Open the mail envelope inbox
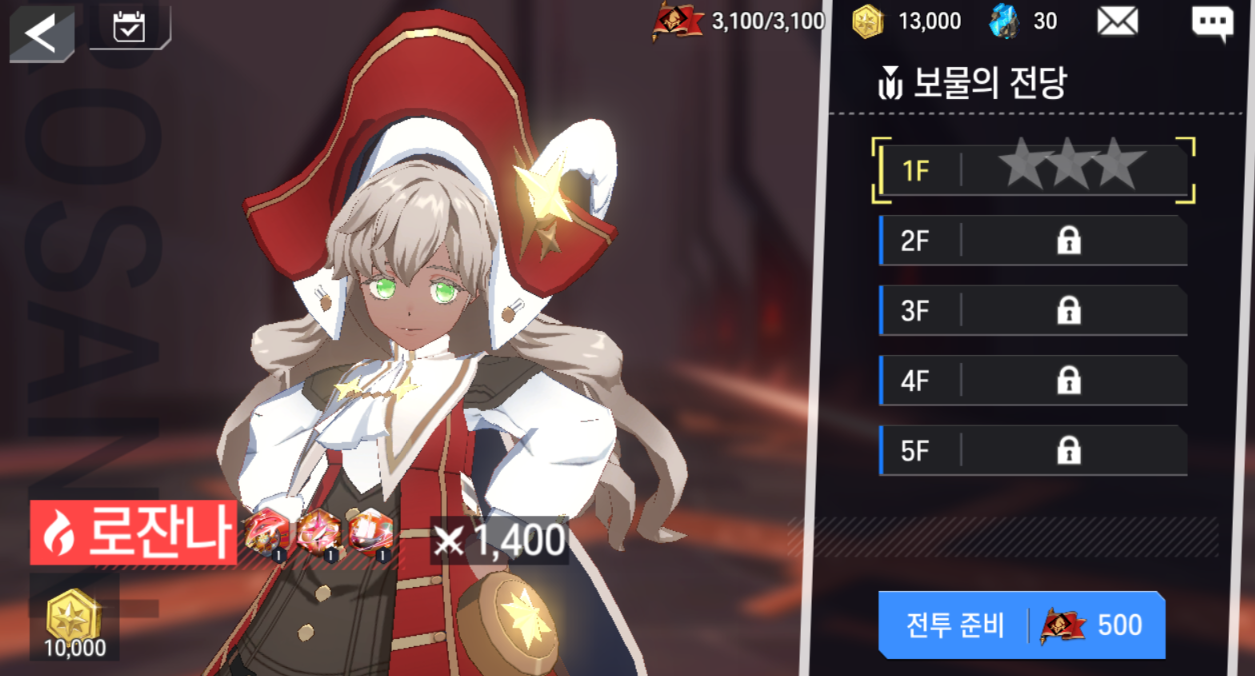Image resolution: width=1256 pixels, height=676 pixels. click(1117, 21)
